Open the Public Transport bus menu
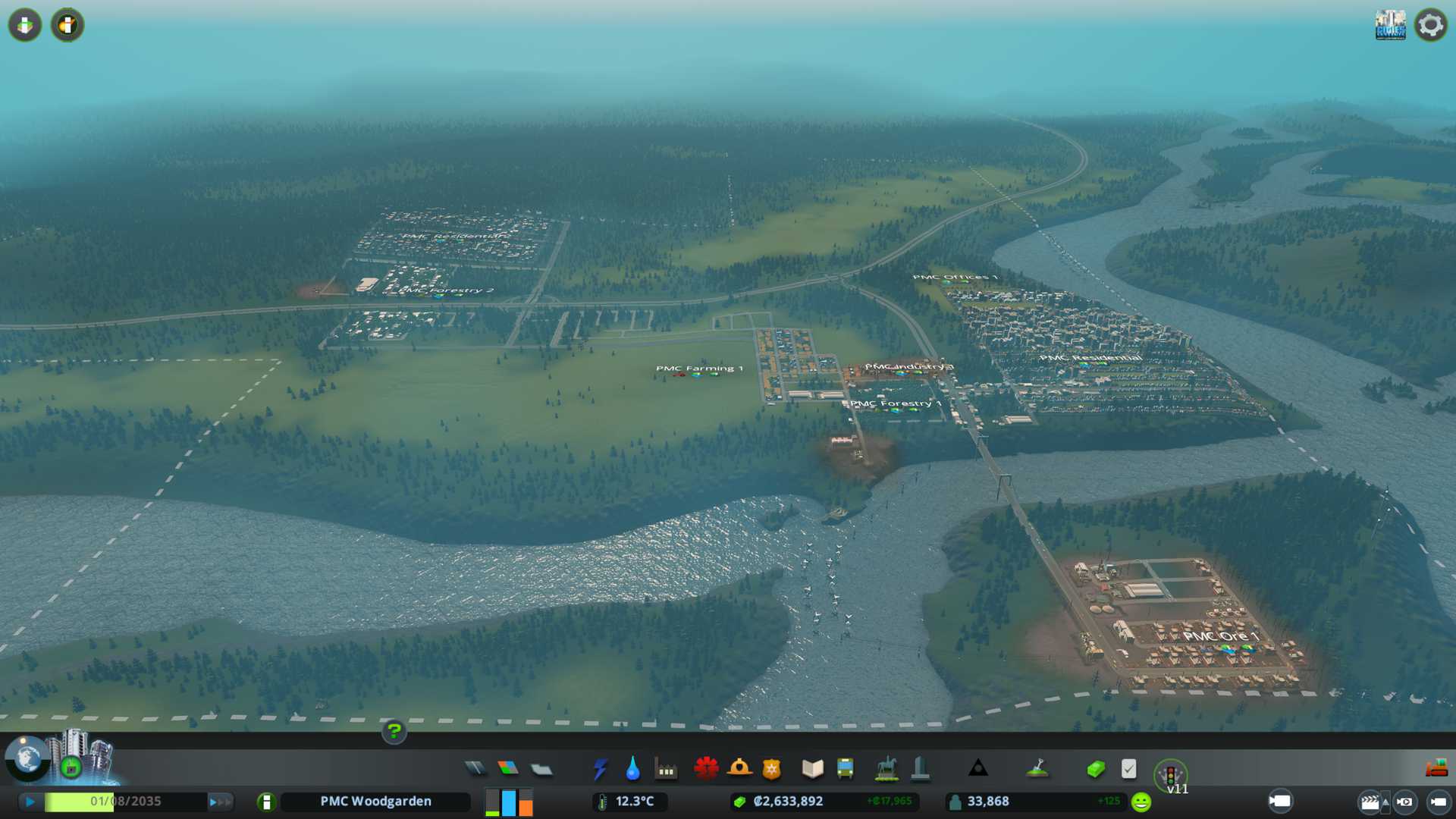Screen dimensions: 1456x819 coord(846,769)
